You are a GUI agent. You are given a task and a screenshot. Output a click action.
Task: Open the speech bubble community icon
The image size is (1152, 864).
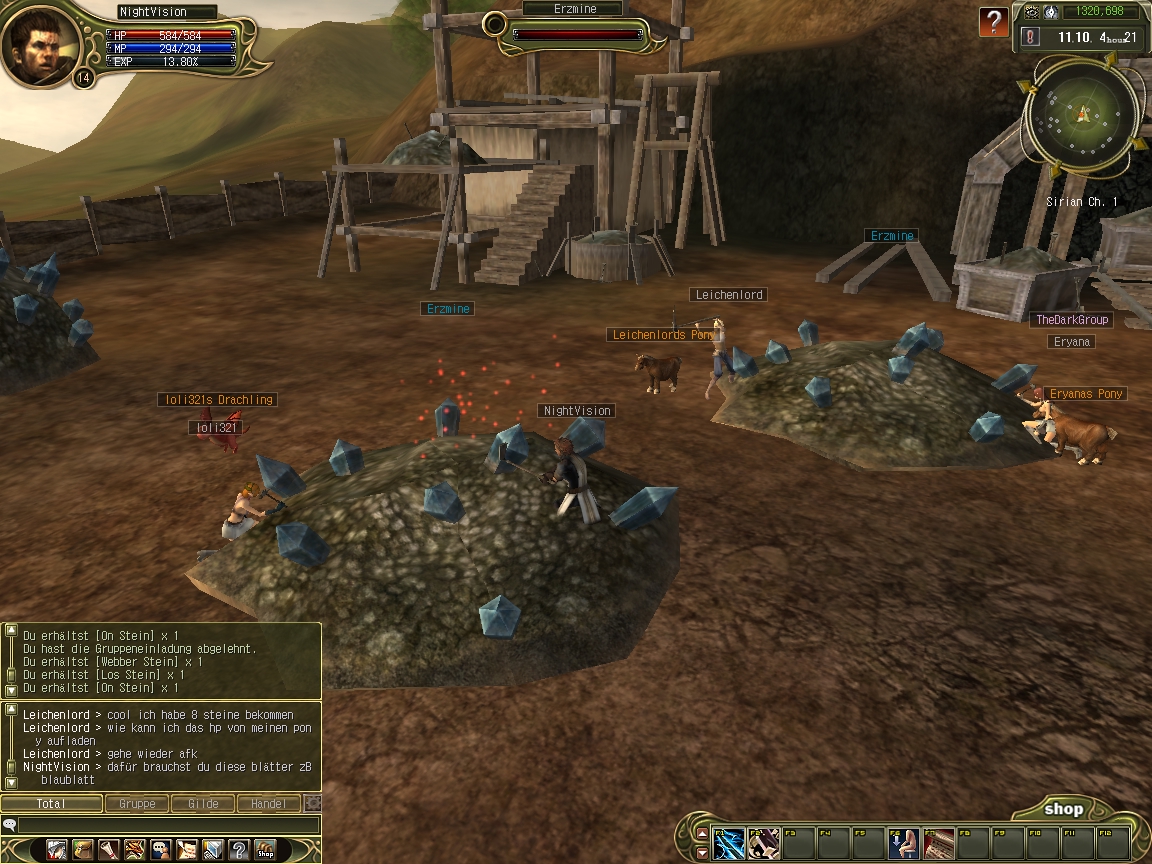pos(161,850)
